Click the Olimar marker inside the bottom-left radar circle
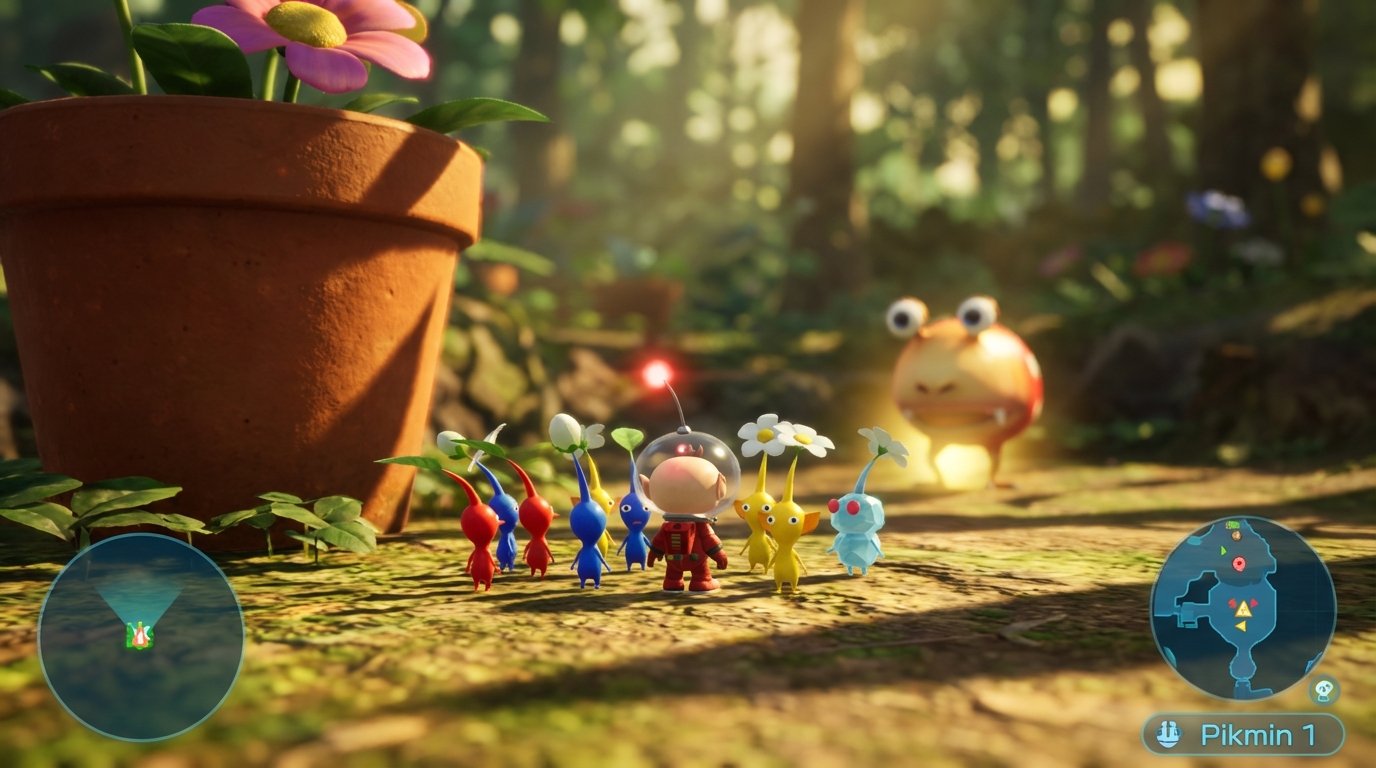The image size is (1376, 768). point(141,635)
